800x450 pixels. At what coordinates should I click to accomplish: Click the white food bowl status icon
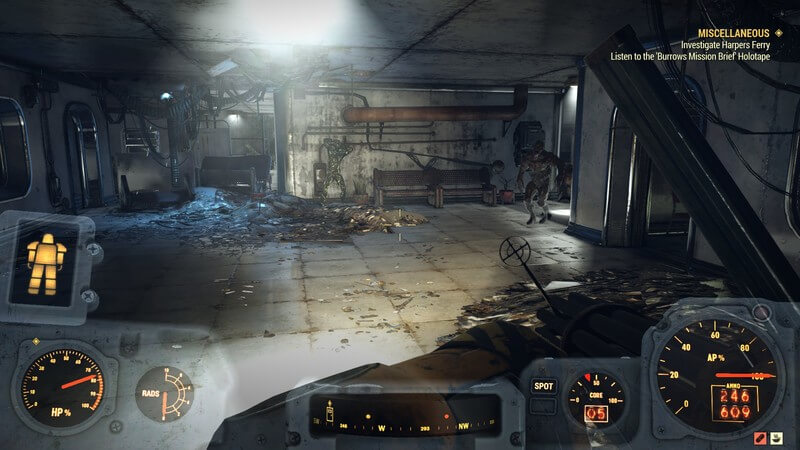(x=778, y=437)
